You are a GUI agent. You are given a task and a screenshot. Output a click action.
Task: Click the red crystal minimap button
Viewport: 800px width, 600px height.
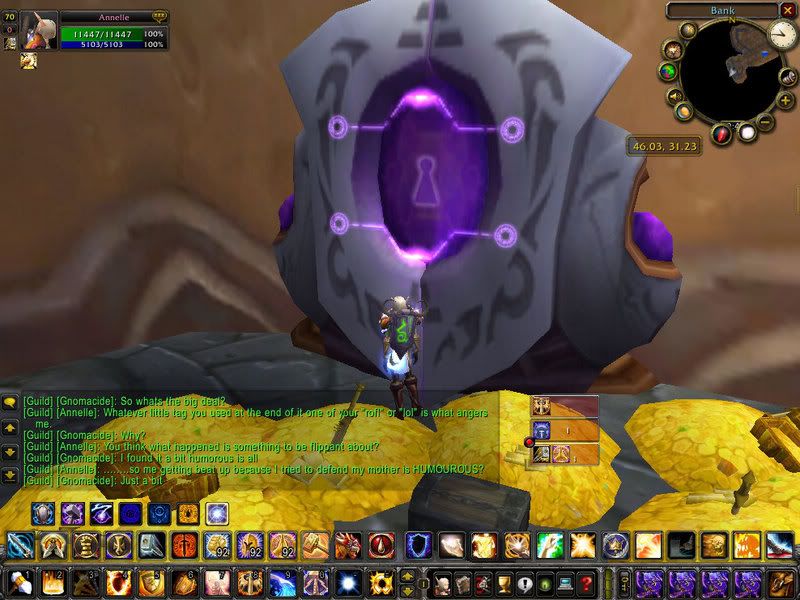pyautogui.click(x=723, y=133)
